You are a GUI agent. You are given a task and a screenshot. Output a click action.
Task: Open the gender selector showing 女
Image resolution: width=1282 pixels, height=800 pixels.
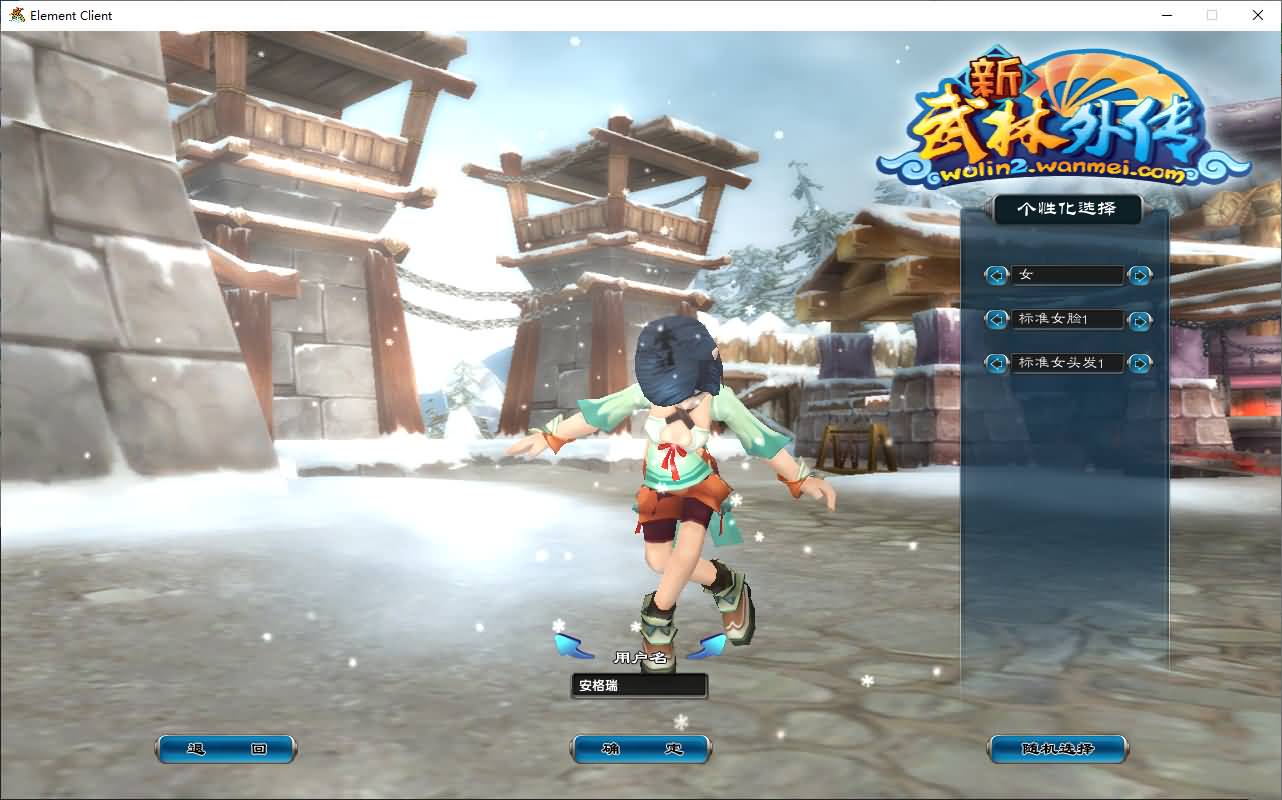click(x=1067, y=275)
